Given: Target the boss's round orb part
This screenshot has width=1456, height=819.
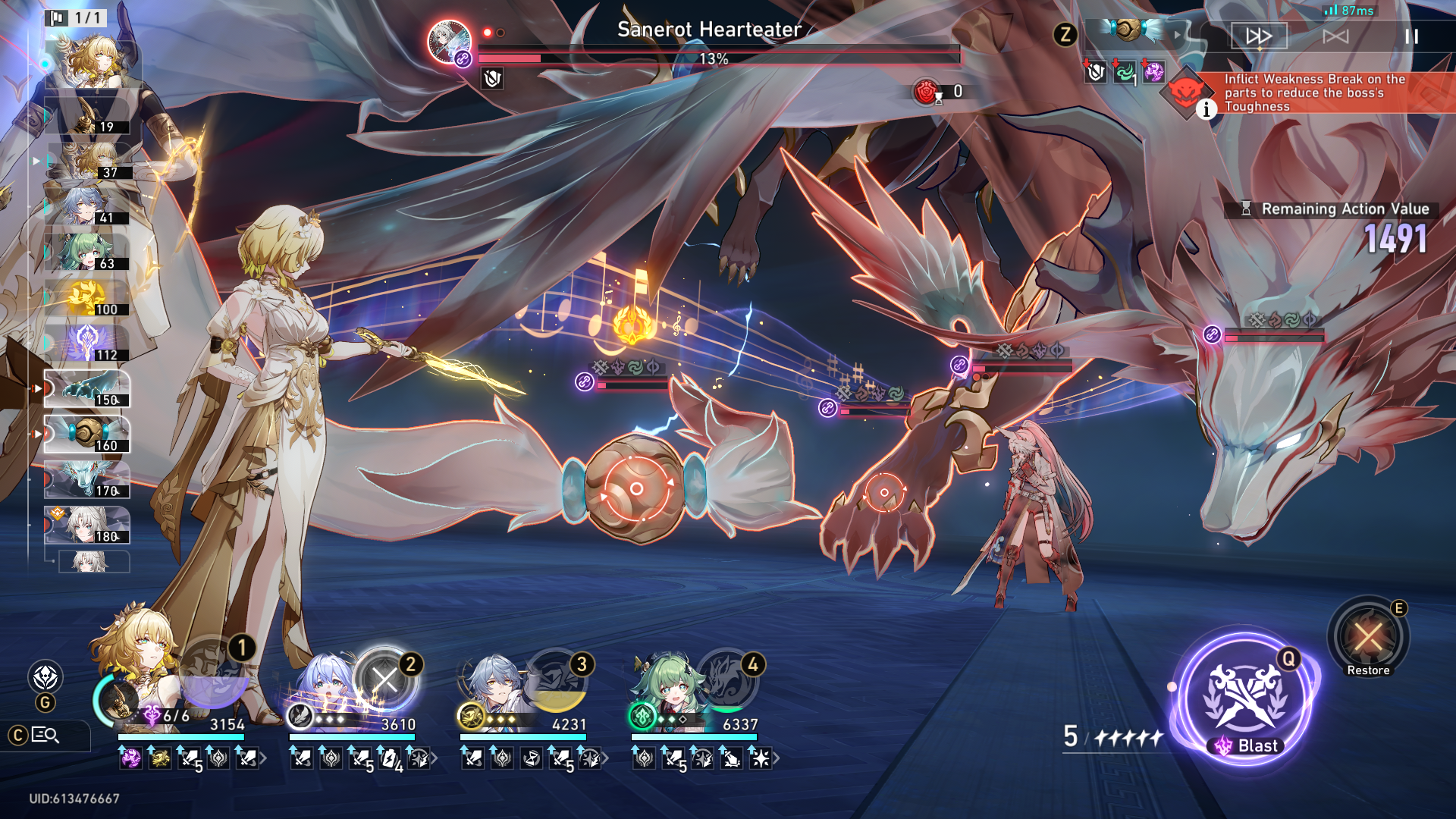Looking at the screenshot, I should click(636, 489).
